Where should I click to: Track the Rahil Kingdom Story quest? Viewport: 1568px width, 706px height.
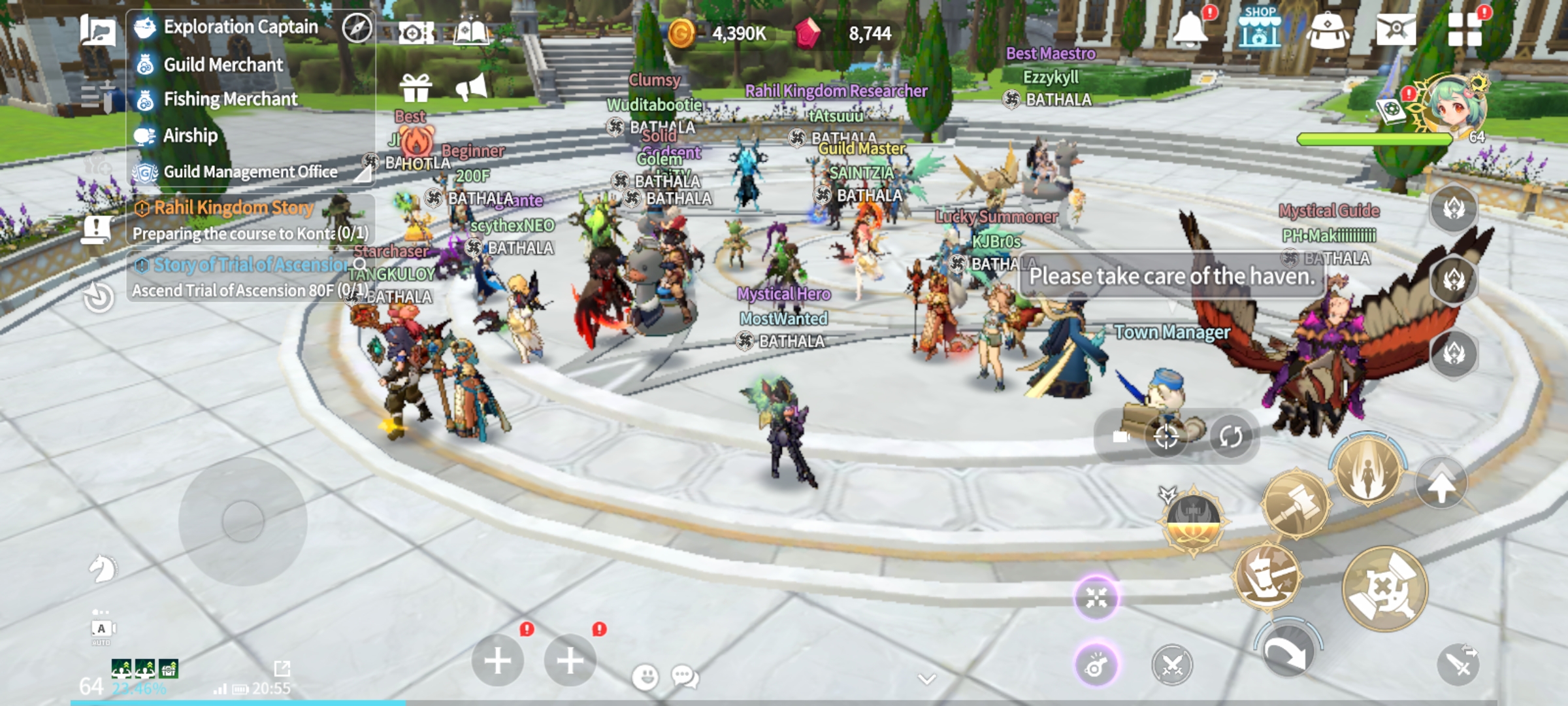pos(233,208)
